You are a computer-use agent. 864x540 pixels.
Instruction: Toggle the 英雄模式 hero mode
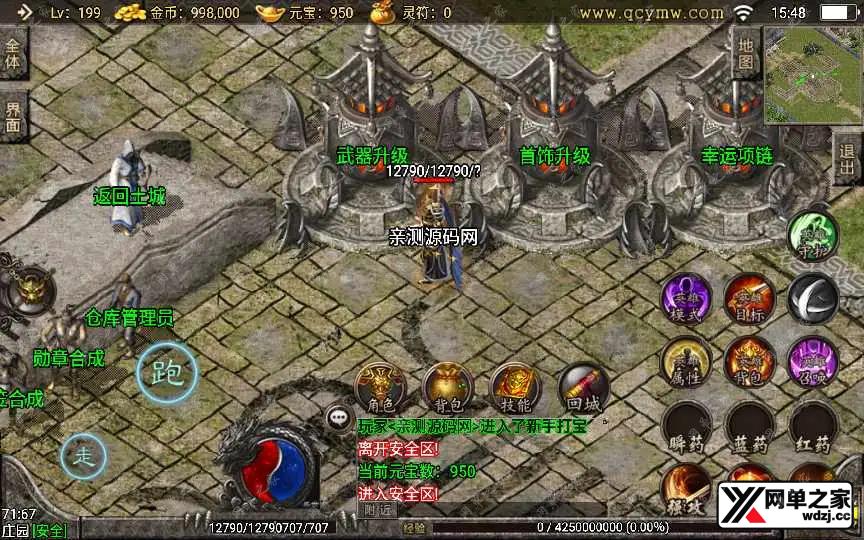[x=686, y=298]
